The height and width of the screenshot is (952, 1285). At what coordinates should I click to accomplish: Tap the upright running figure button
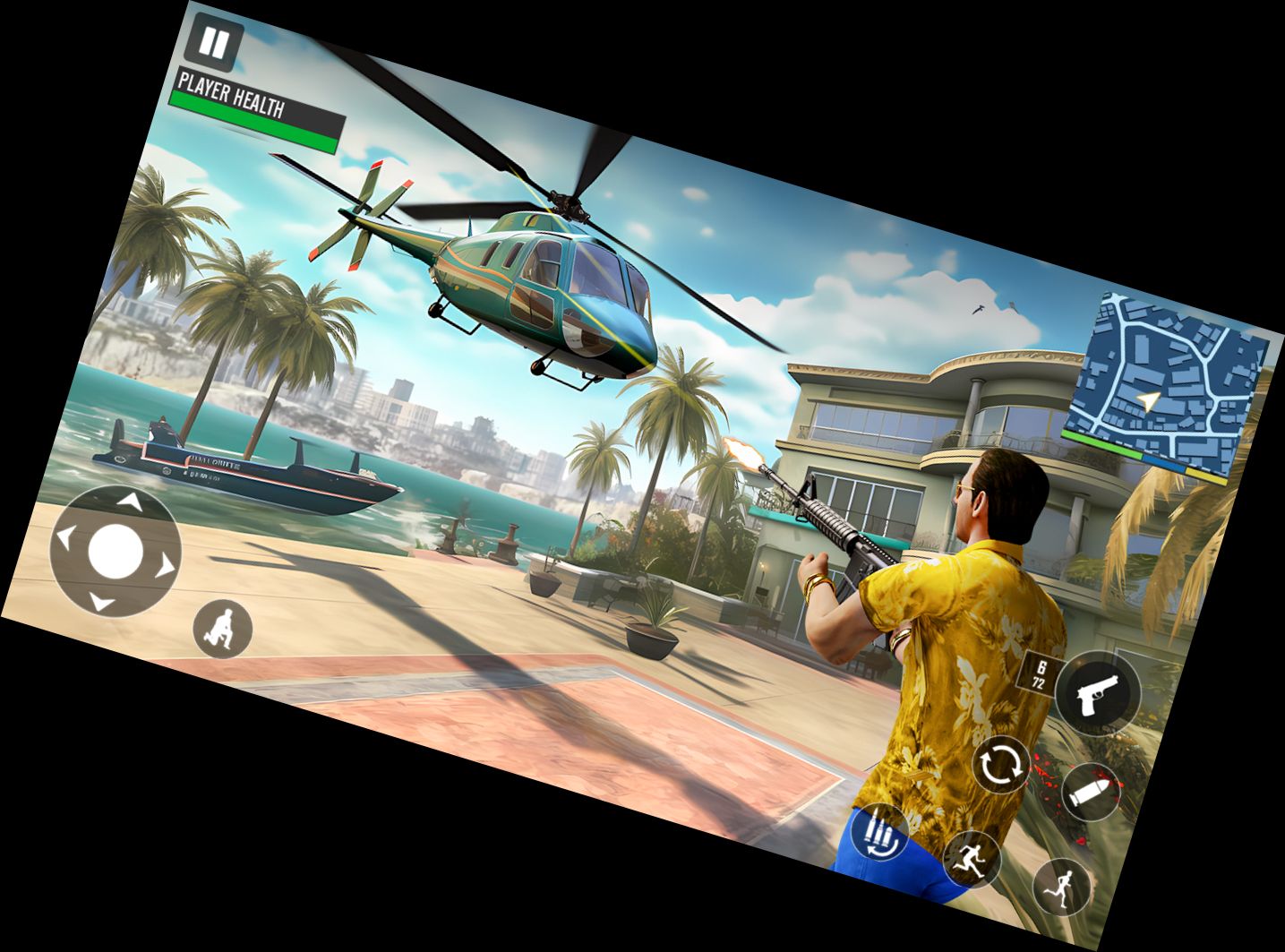click(x=1062, y=887)
